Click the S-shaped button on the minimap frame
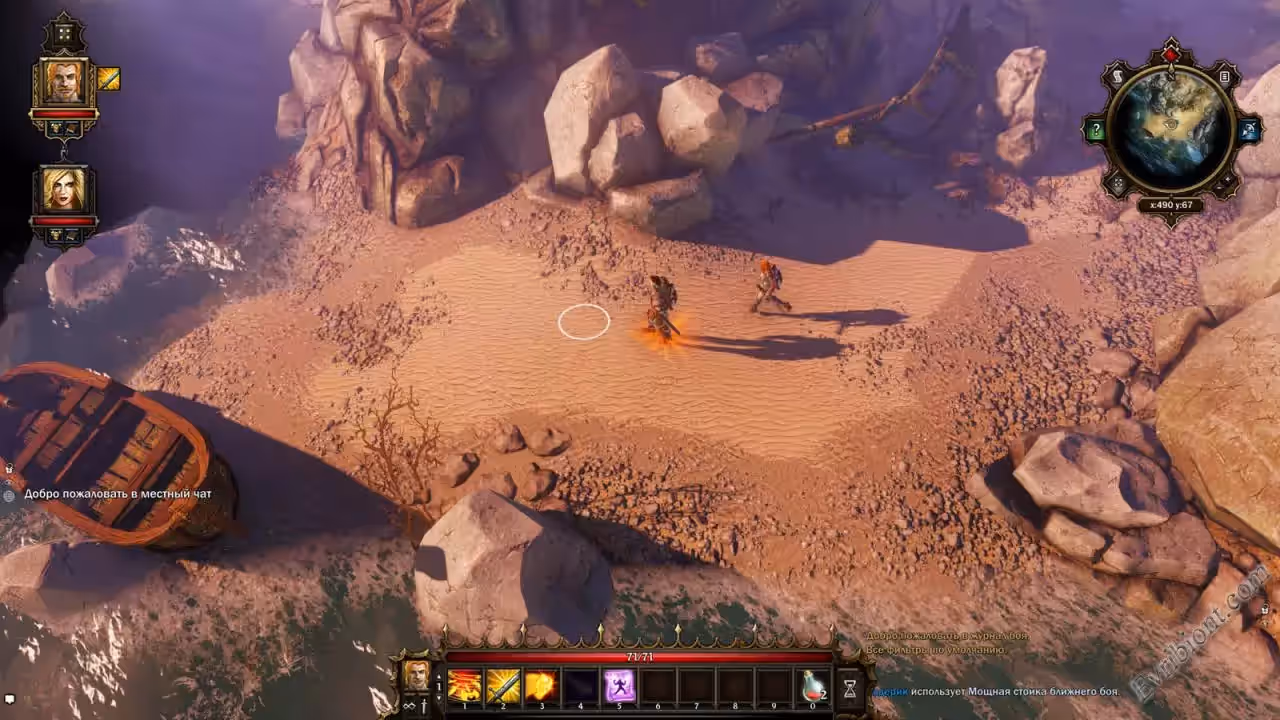 click(1119, 77)
